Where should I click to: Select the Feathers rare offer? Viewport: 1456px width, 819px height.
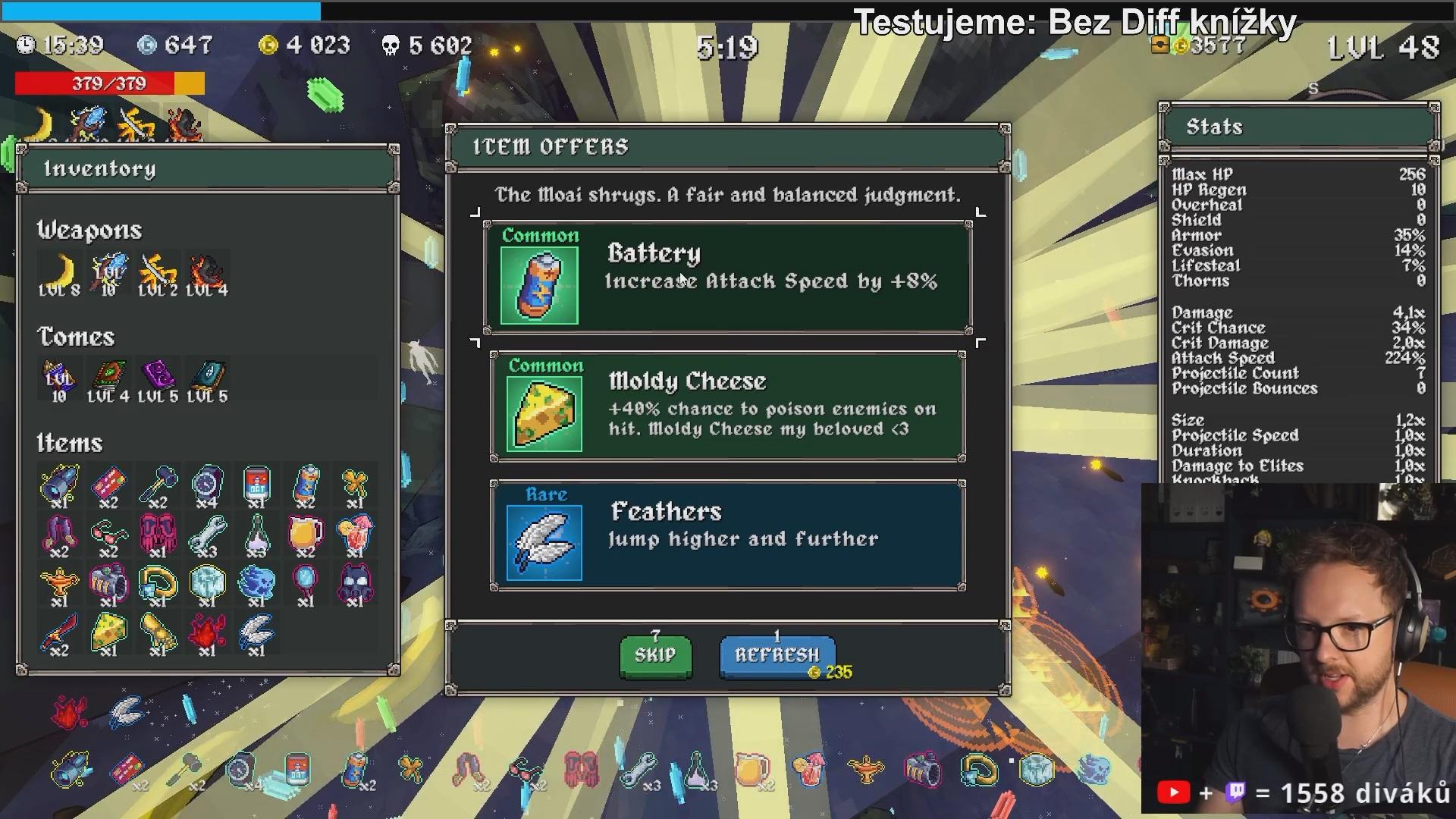(x=727, y=535)
